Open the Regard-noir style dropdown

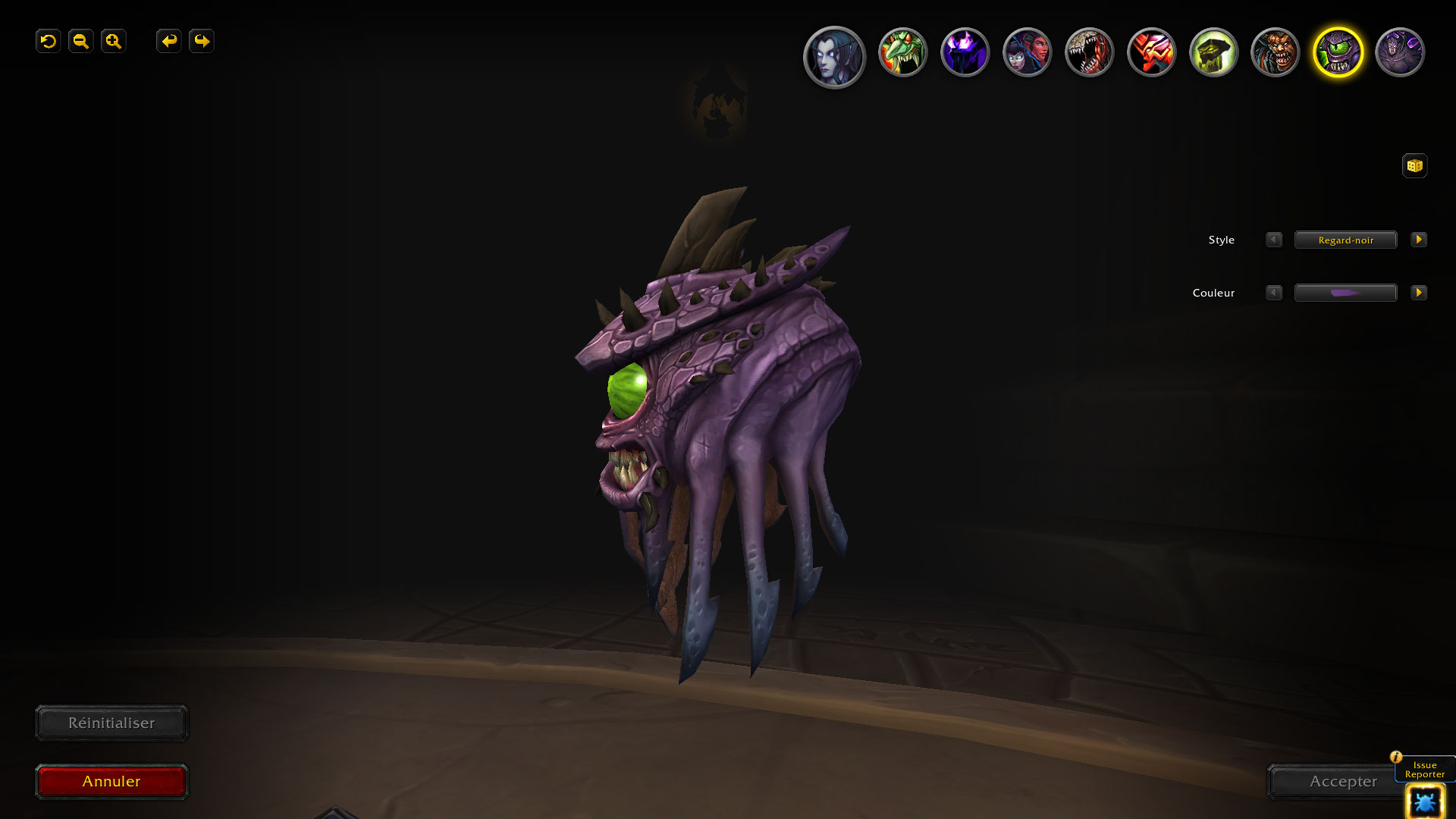[x=1345, y=240]
